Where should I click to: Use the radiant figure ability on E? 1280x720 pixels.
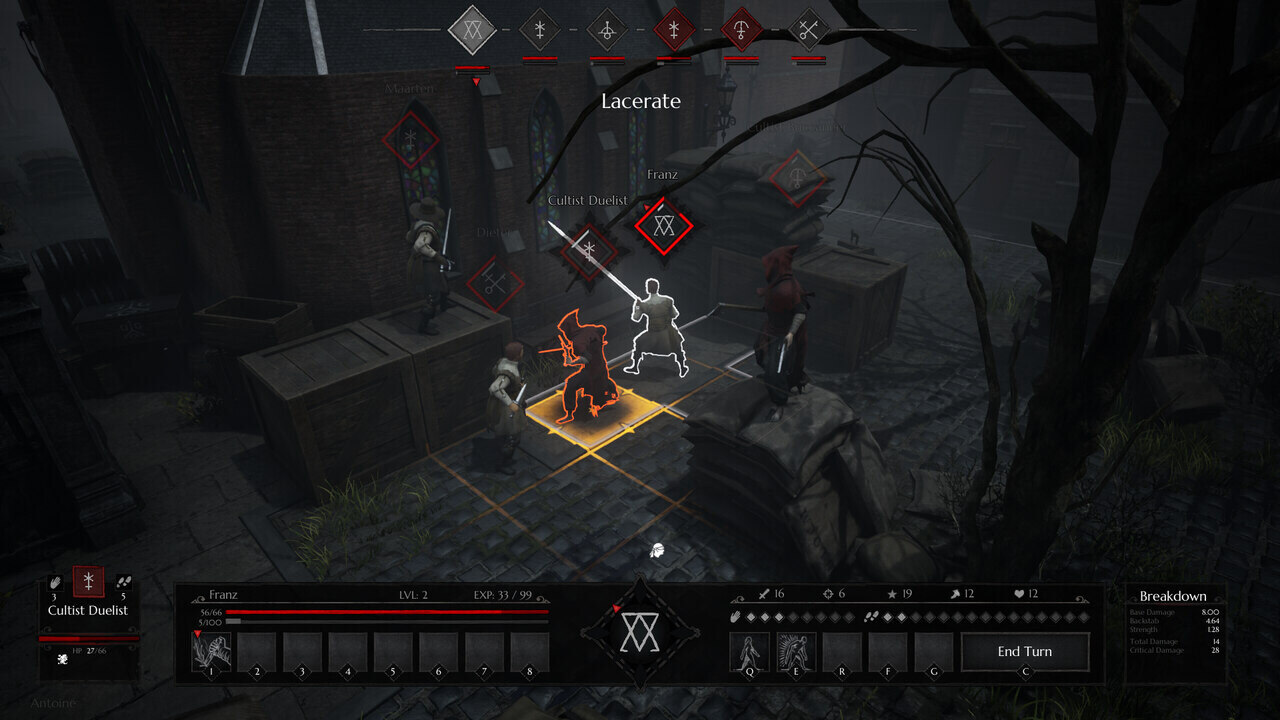click(x=796, y=652)
